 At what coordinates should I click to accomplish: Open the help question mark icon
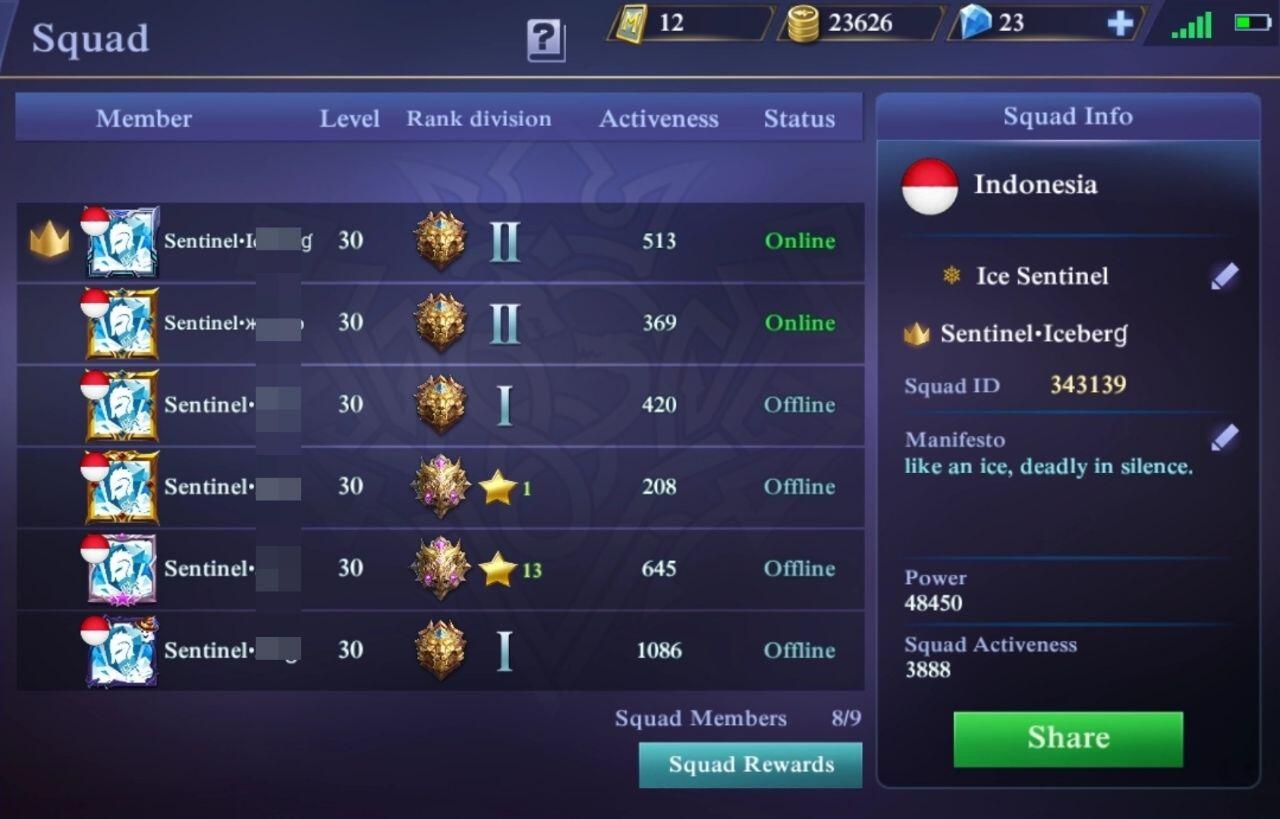point(543,38)
